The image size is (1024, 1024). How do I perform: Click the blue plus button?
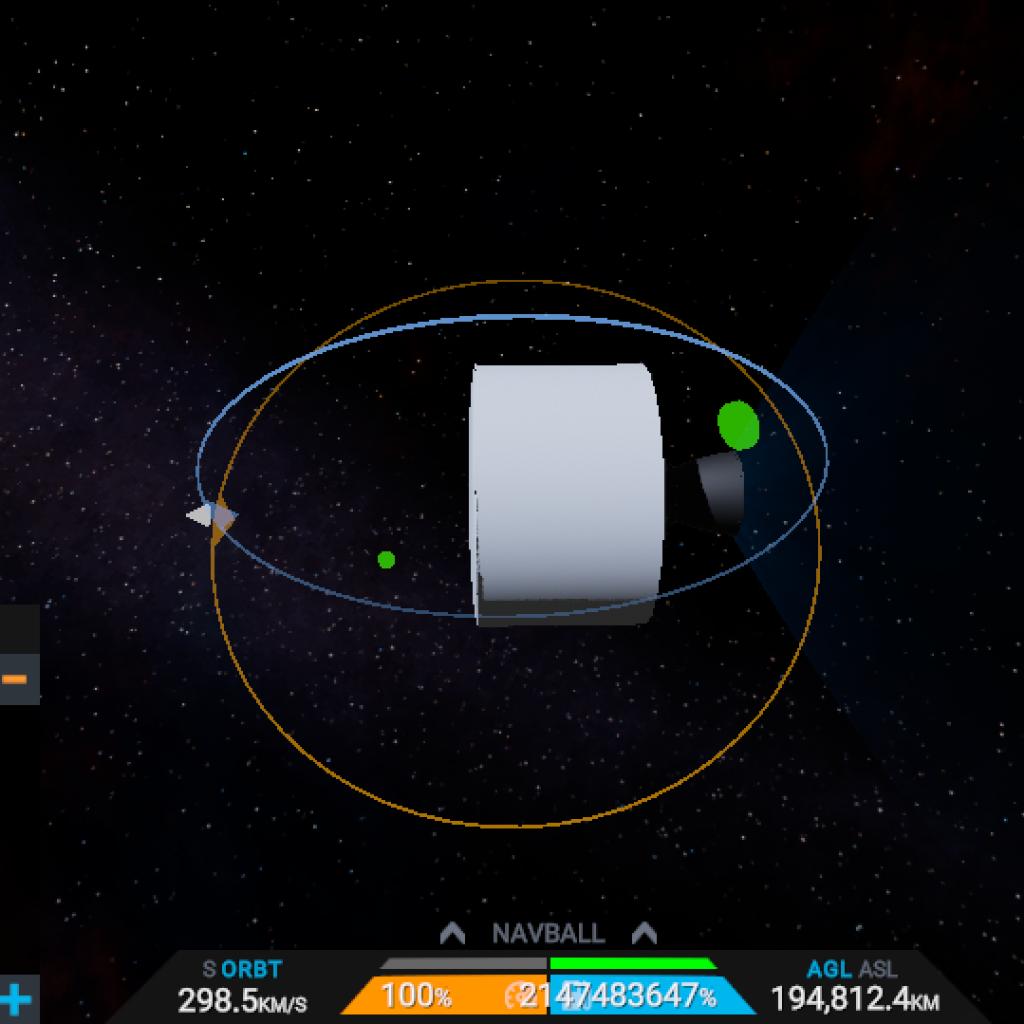[15, 999]
